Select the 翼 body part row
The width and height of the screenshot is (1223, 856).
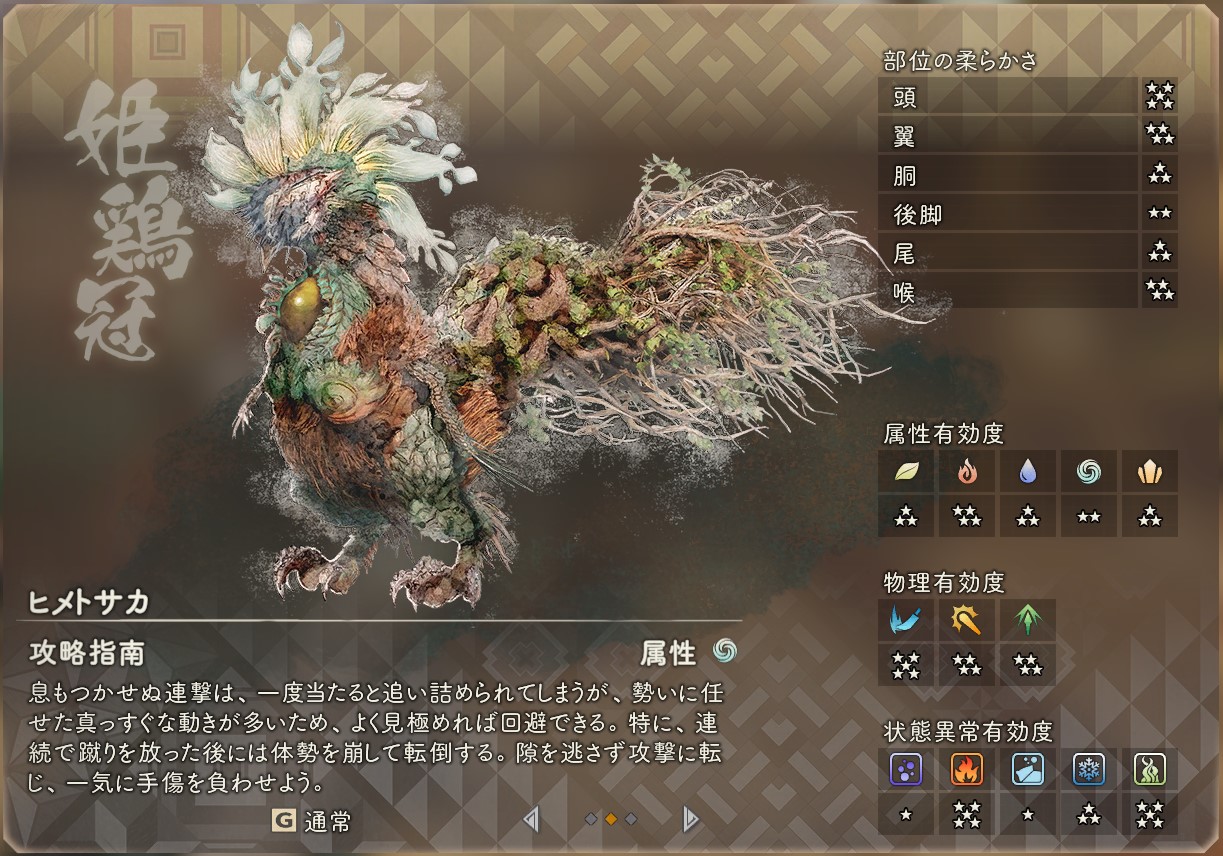tap(1008, 135)
